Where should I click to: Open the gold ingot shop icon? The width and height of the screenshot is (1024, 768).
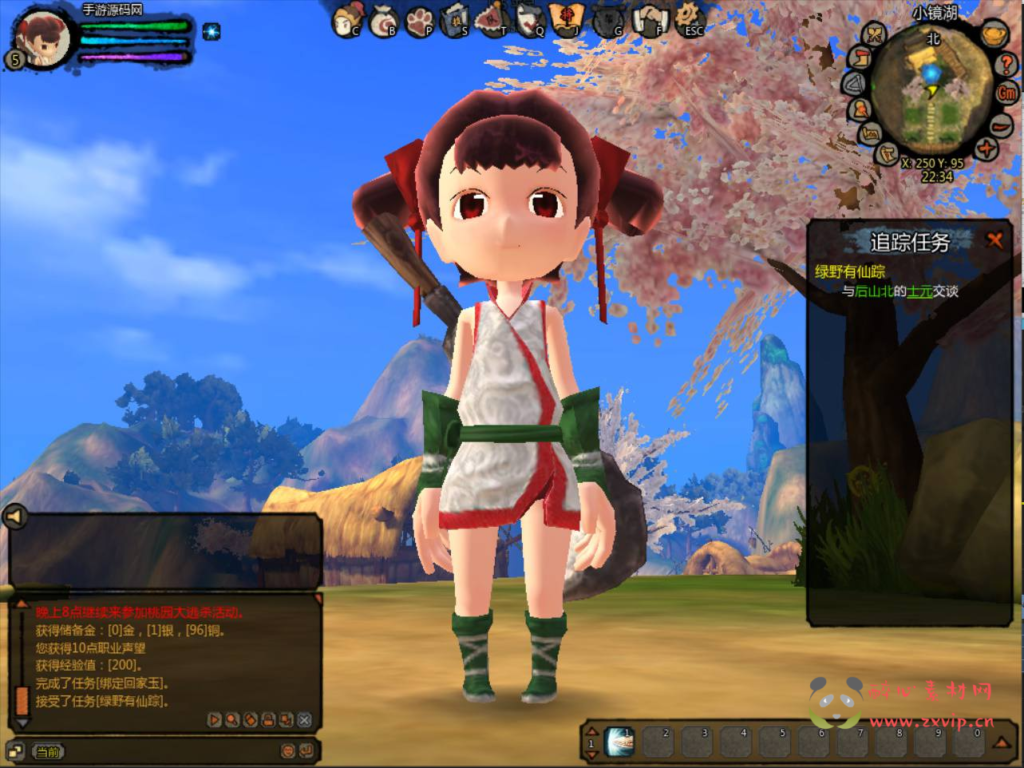click(x=993, y=35)
